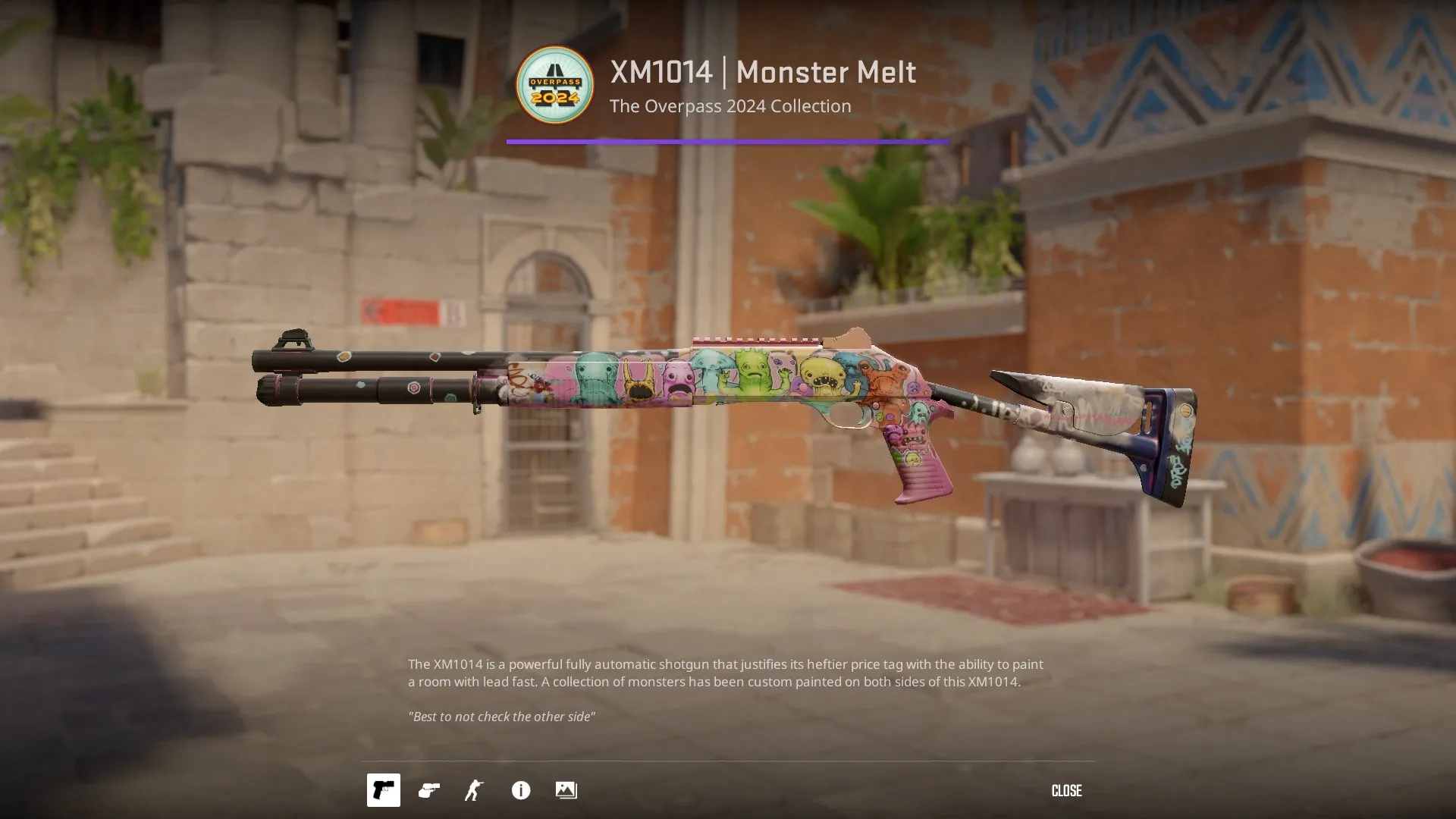Switch to the hand-held gun view icon

[429, 790]
